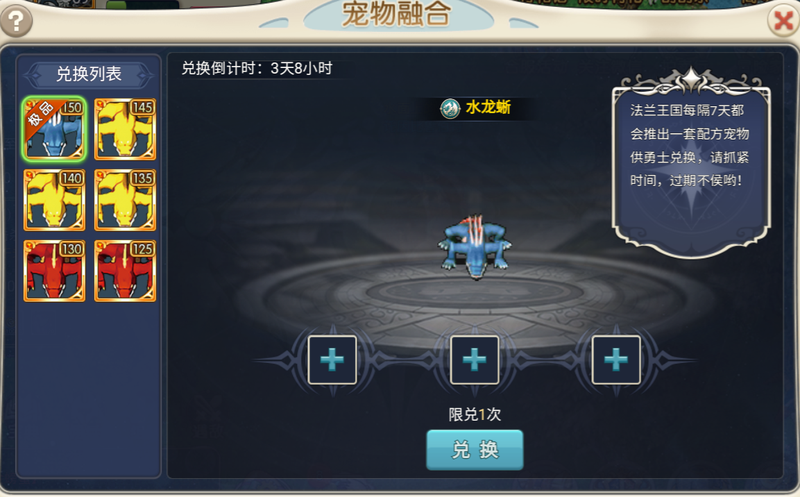Choose the yellow level 145 pet
This screenshot has width=800, height=497.
[x=125, y=129]
